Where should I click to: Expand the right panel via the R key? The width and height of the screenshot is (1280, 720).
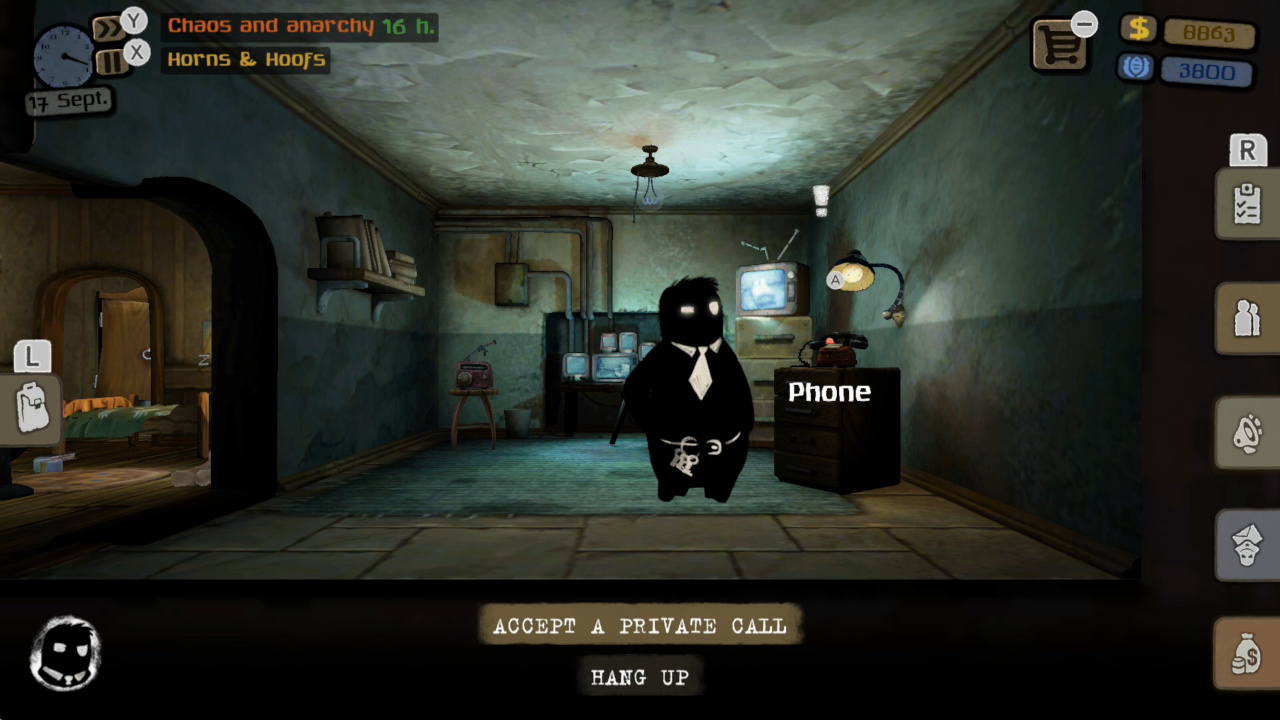click(1246, 150)
